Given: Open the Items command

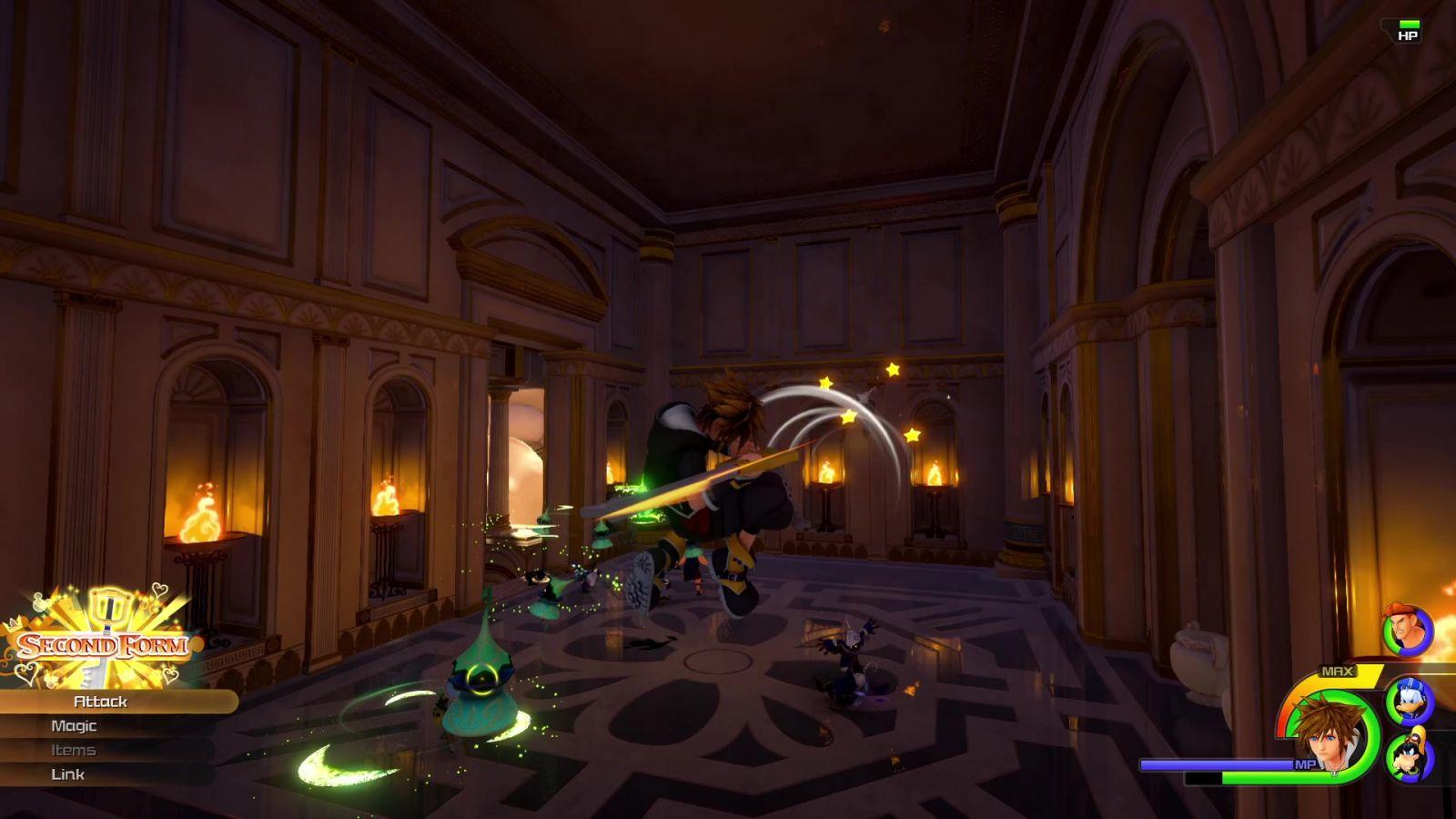Looking at the screenshot, I should 74,751.
